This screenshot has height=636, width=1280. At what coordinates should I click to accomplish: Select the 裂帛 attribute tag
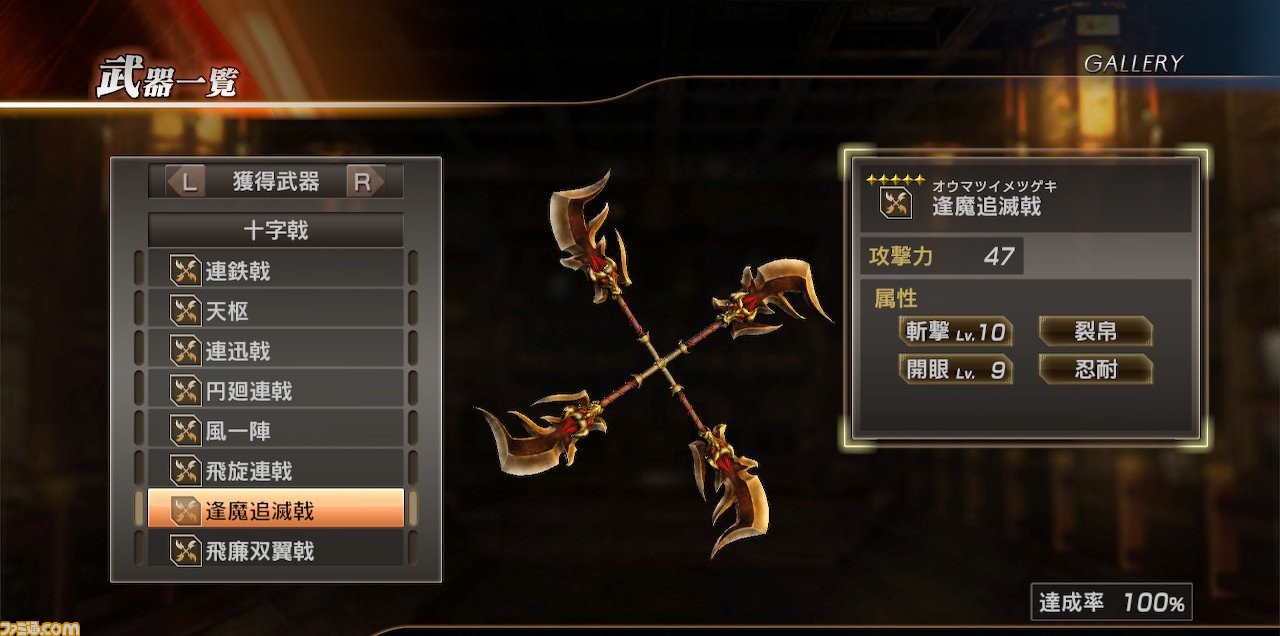1095,331
